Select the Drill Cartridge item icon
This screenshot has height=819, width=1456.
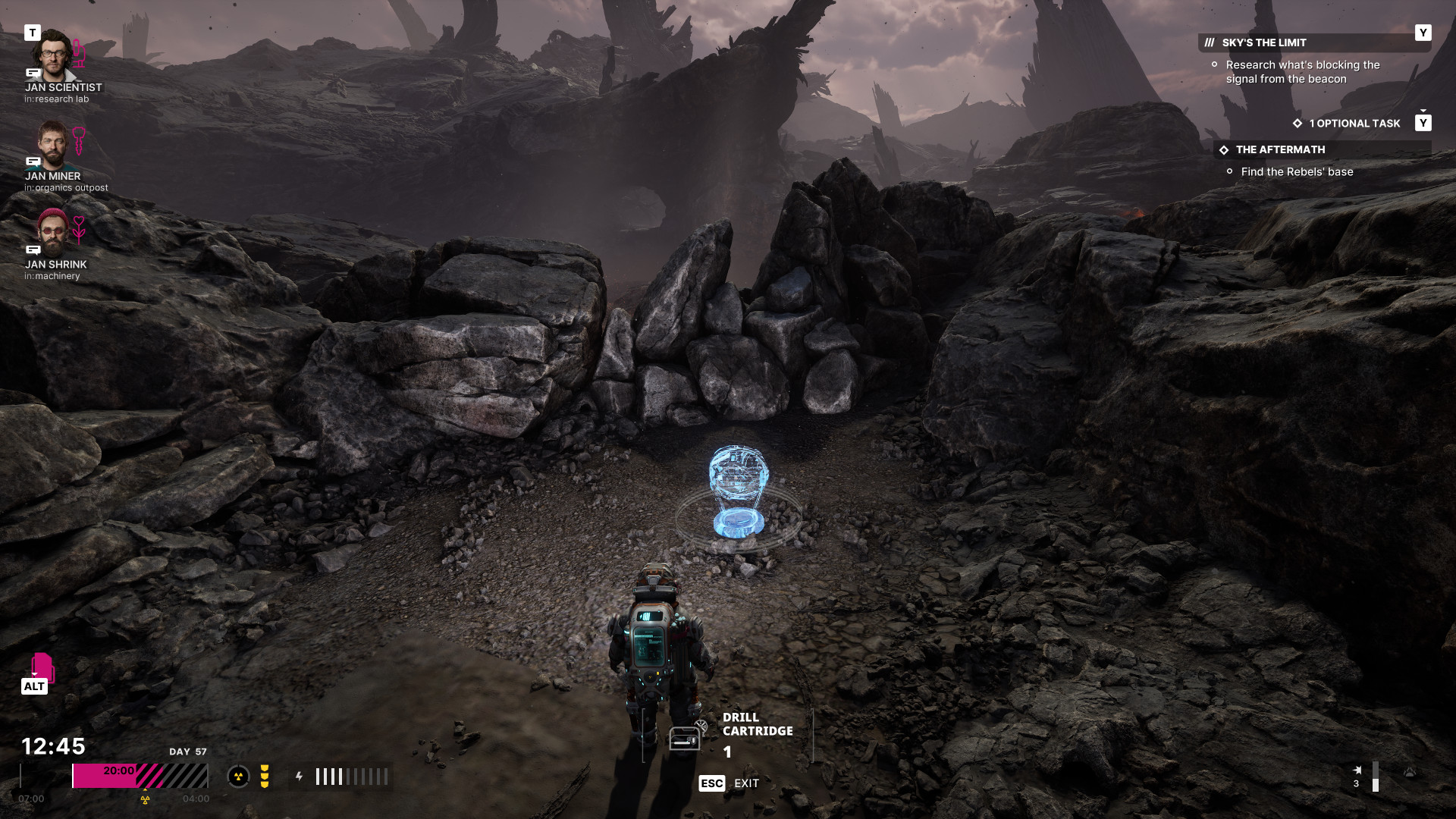tap(685, 737)
